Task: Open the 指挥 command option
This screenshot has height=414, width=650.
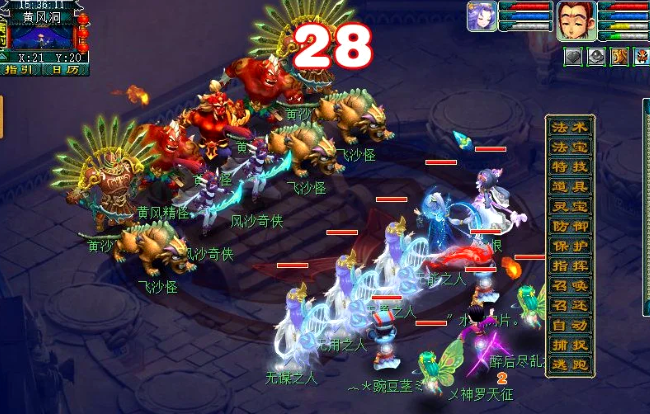Action: click(572, 265)
